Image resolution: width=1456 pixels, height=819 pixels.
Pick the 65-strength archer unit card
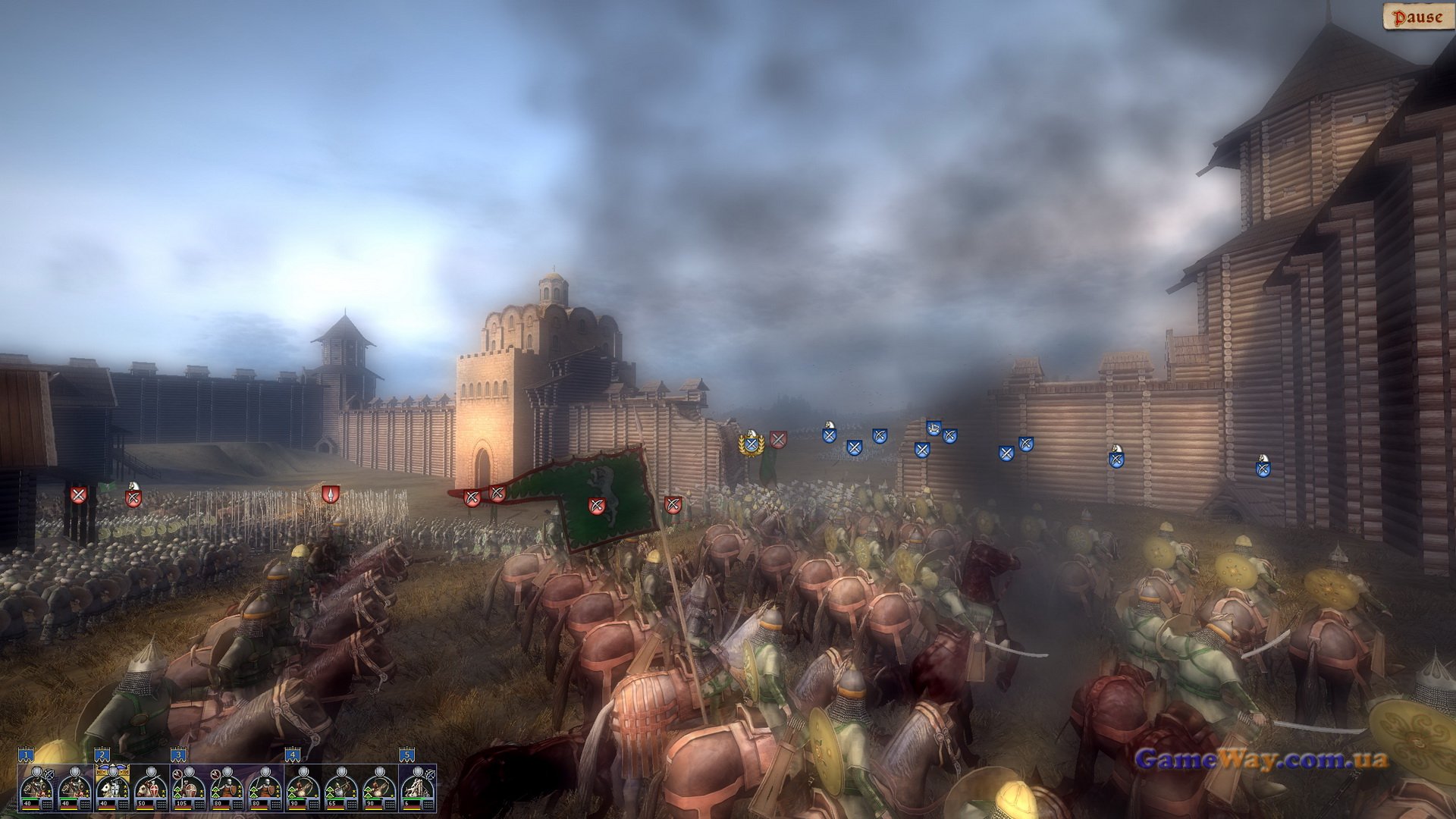click(341, 789)
